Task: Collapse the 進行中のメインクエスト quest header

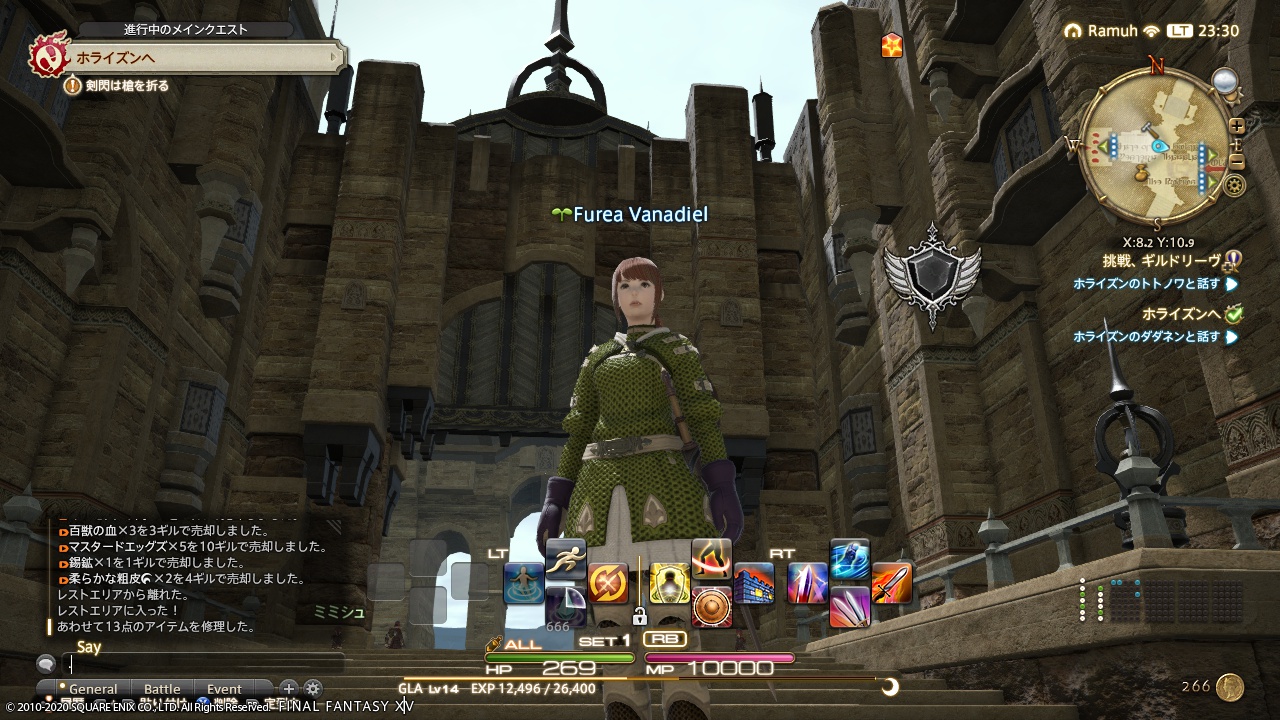Action: click(187, 29)
